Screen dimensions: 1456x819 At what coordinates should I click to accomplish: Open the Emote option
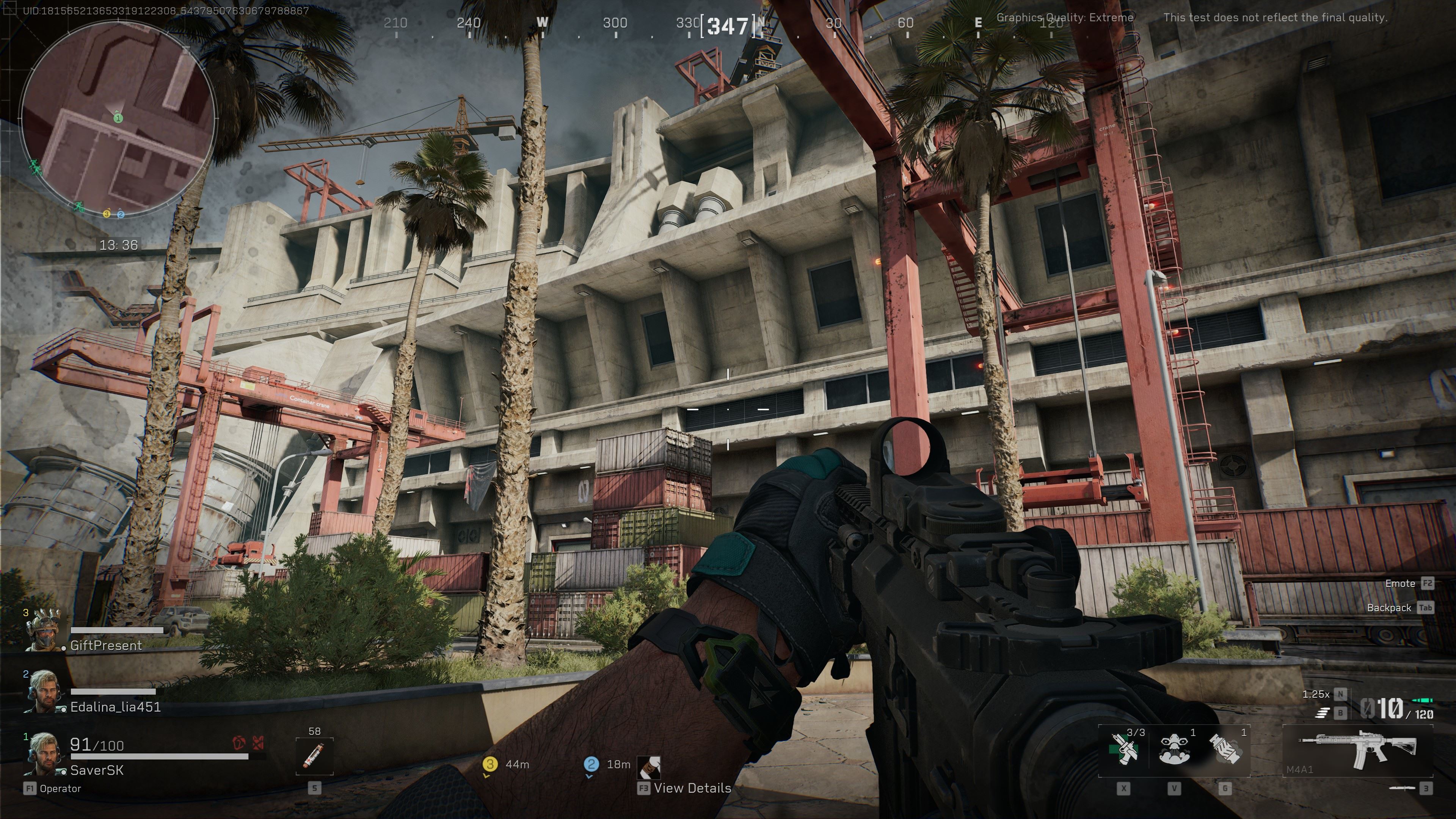coord(1400,583)
